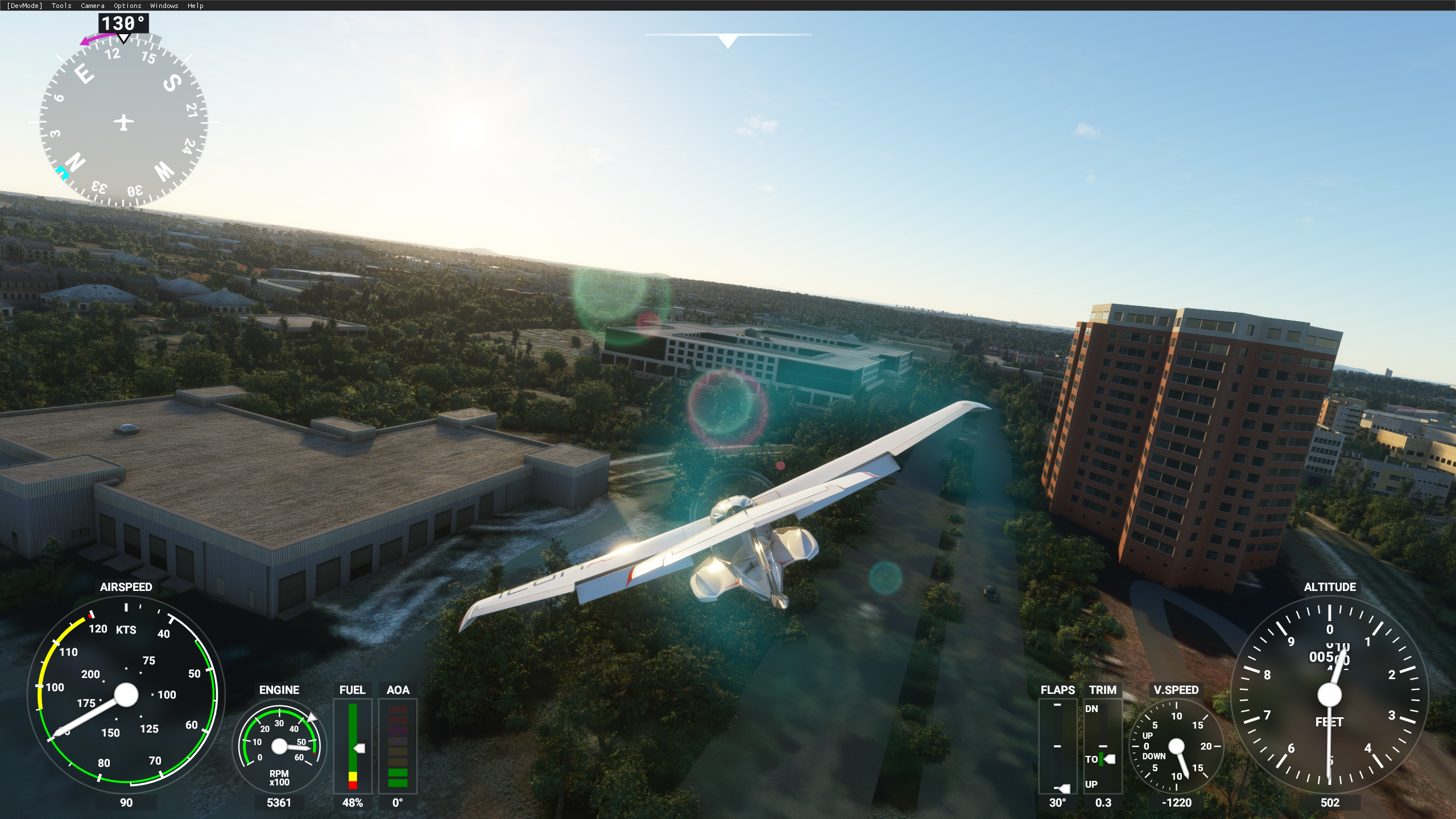Open the Camera menu
1456x819 pixels.
[x=92, y=6]
